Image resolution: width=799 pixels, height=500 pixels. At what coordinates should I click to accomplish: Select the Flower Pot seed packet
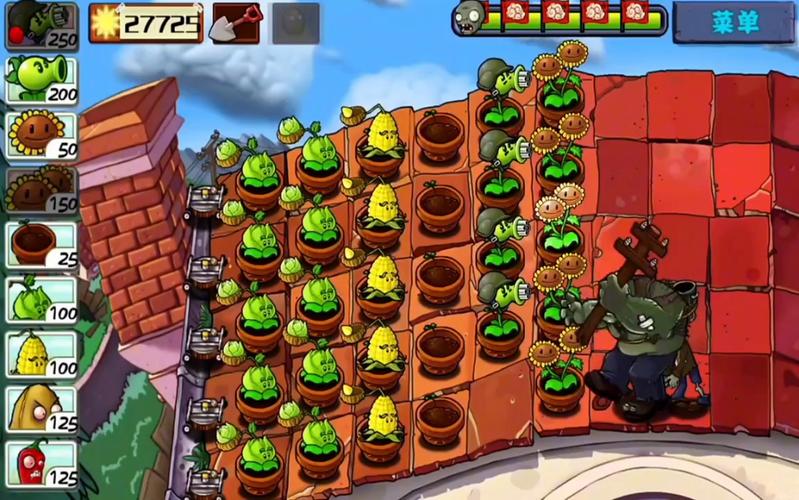42,245
